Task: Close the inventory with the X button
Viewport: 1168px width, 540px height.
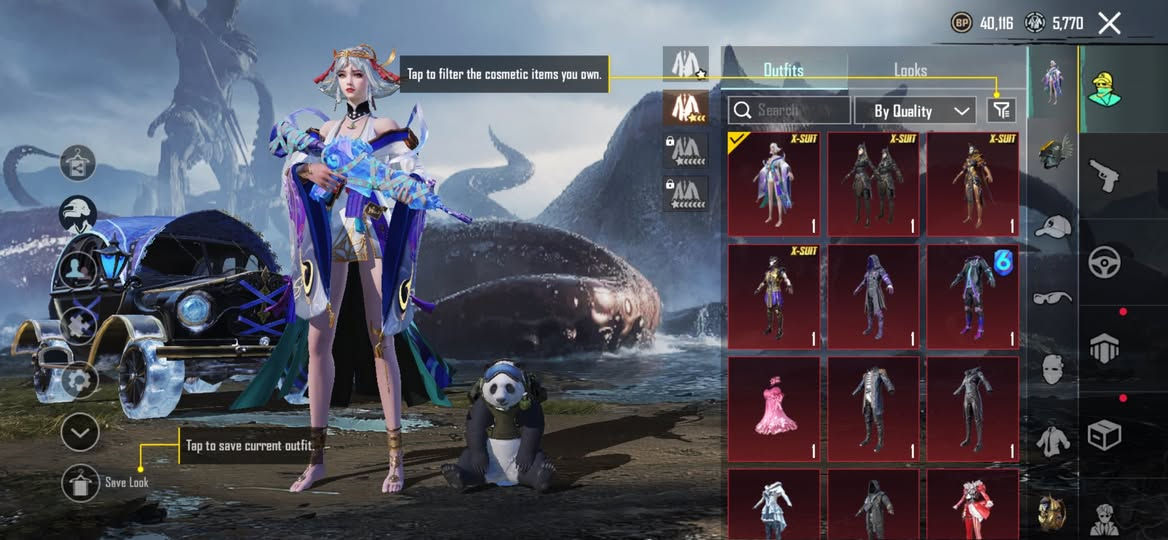Action: pyautogui.click(x=1109, y=23)
